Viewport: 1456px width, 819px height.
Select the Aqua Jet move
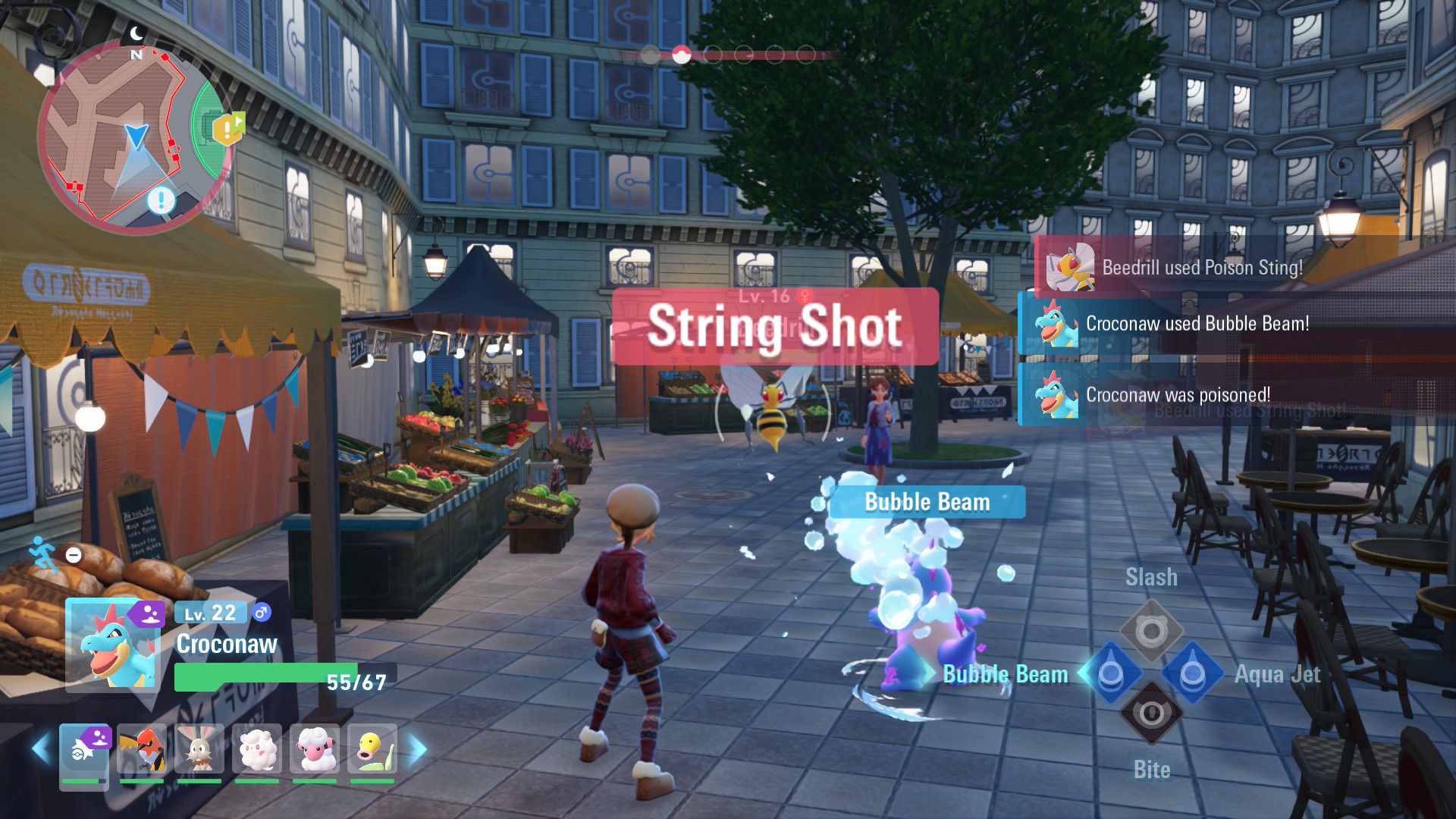point(1192,673)
